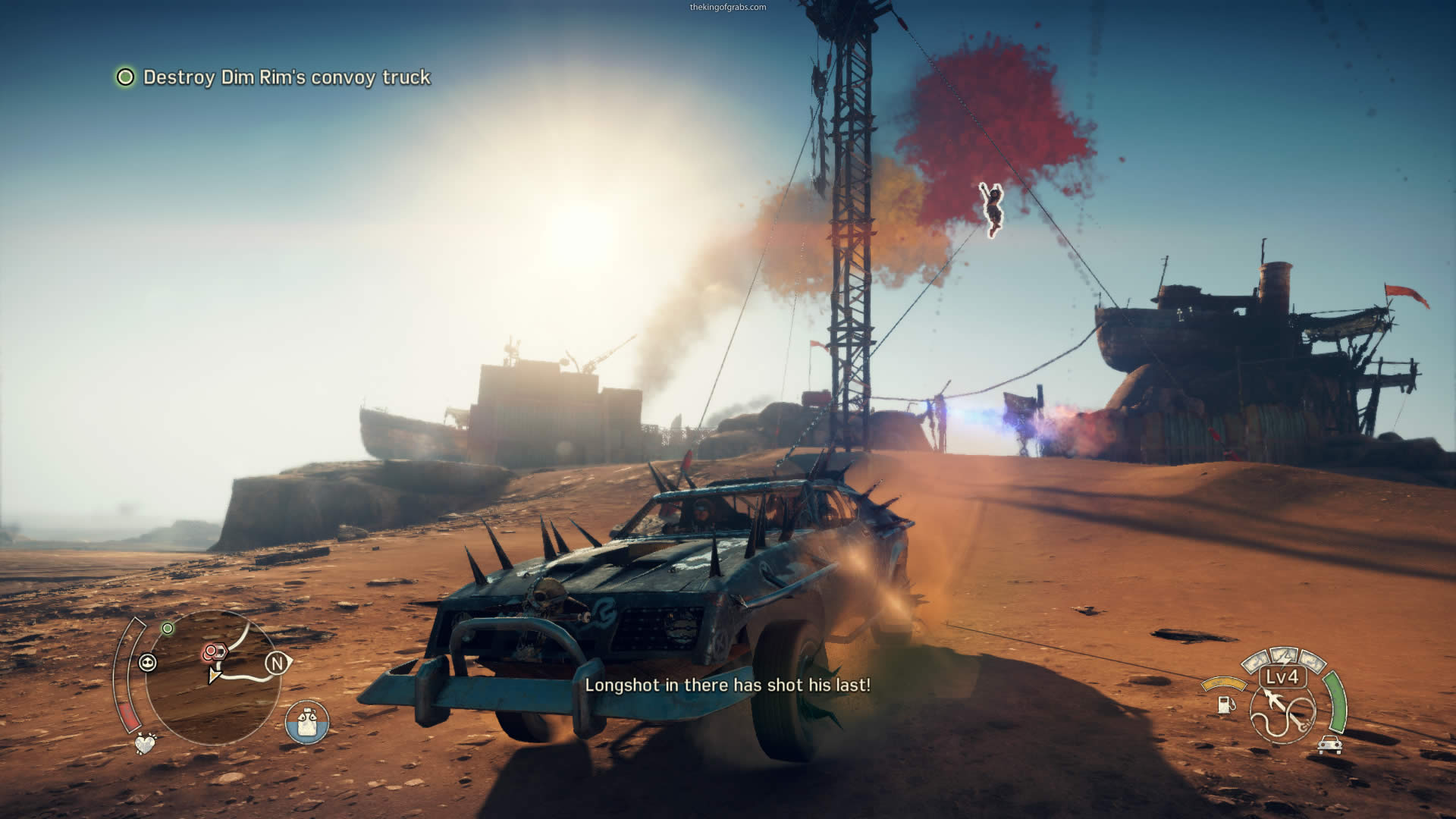Image resolution: width=1456 pixels, height=819 pixels.
Task: Click the north compass marker on the minimap
Action: tap(278, 664)
